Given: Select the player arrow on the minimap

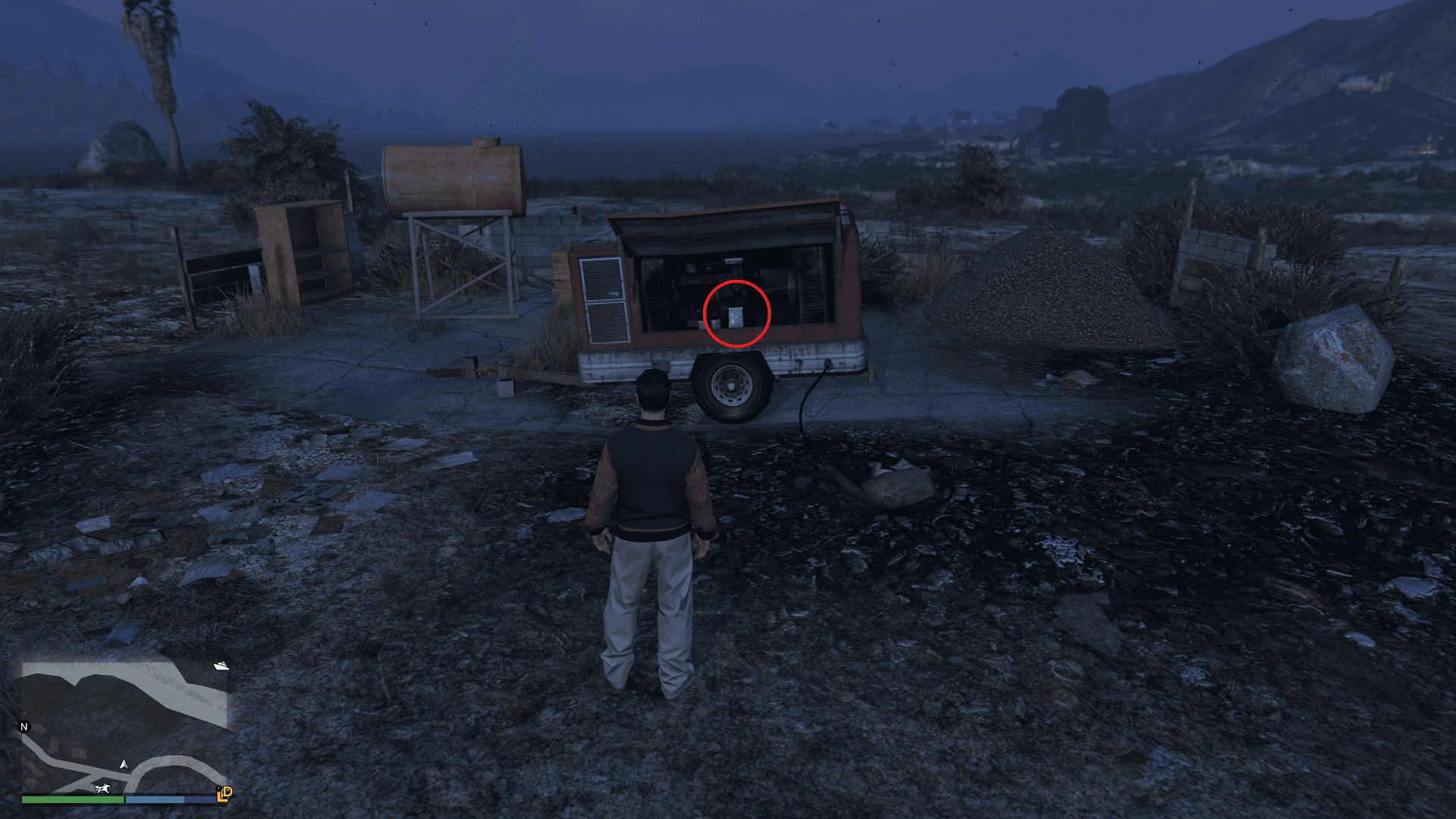Looking at the screenshot, I should point(124,765).
